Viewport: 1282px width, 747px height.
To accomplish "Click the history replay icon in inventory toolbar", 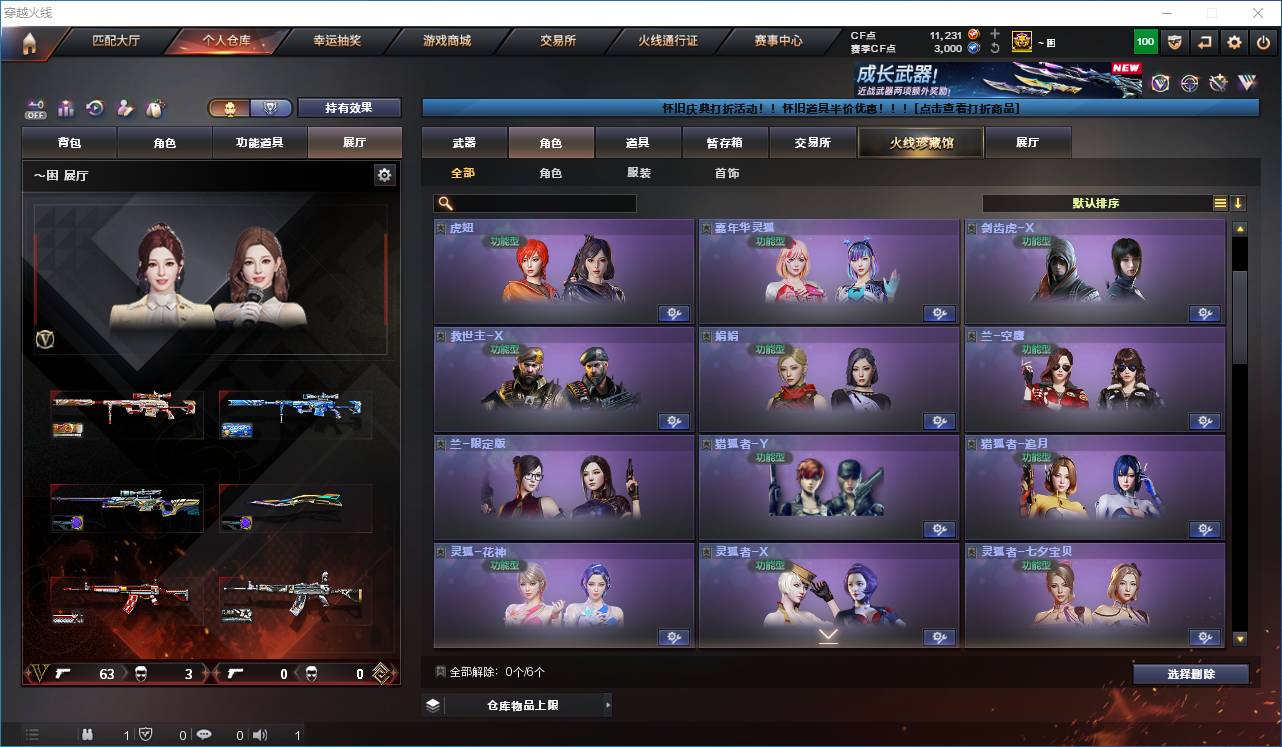I will click(94, 107).
